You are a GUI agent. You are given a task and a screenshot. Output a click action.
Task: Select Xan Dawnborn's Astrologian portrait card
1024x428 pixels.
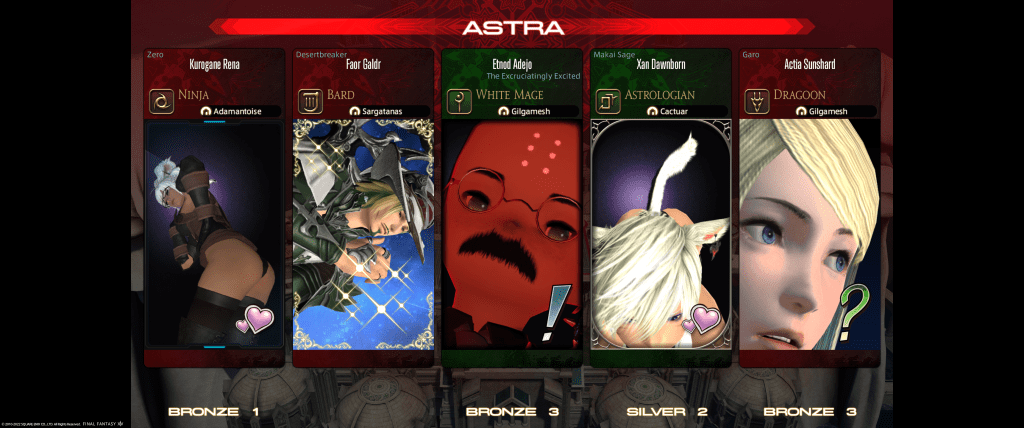coord(660,235)
